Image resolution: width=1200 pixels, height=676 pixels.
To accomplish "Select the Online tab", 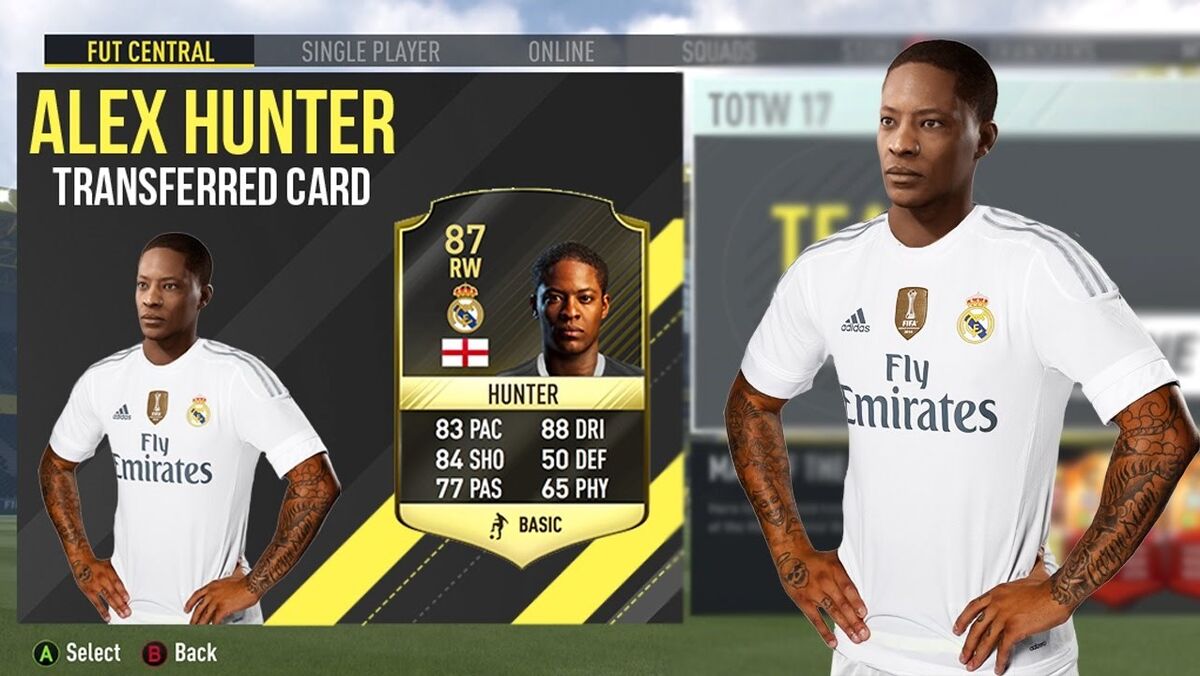I will coord(560,52).
